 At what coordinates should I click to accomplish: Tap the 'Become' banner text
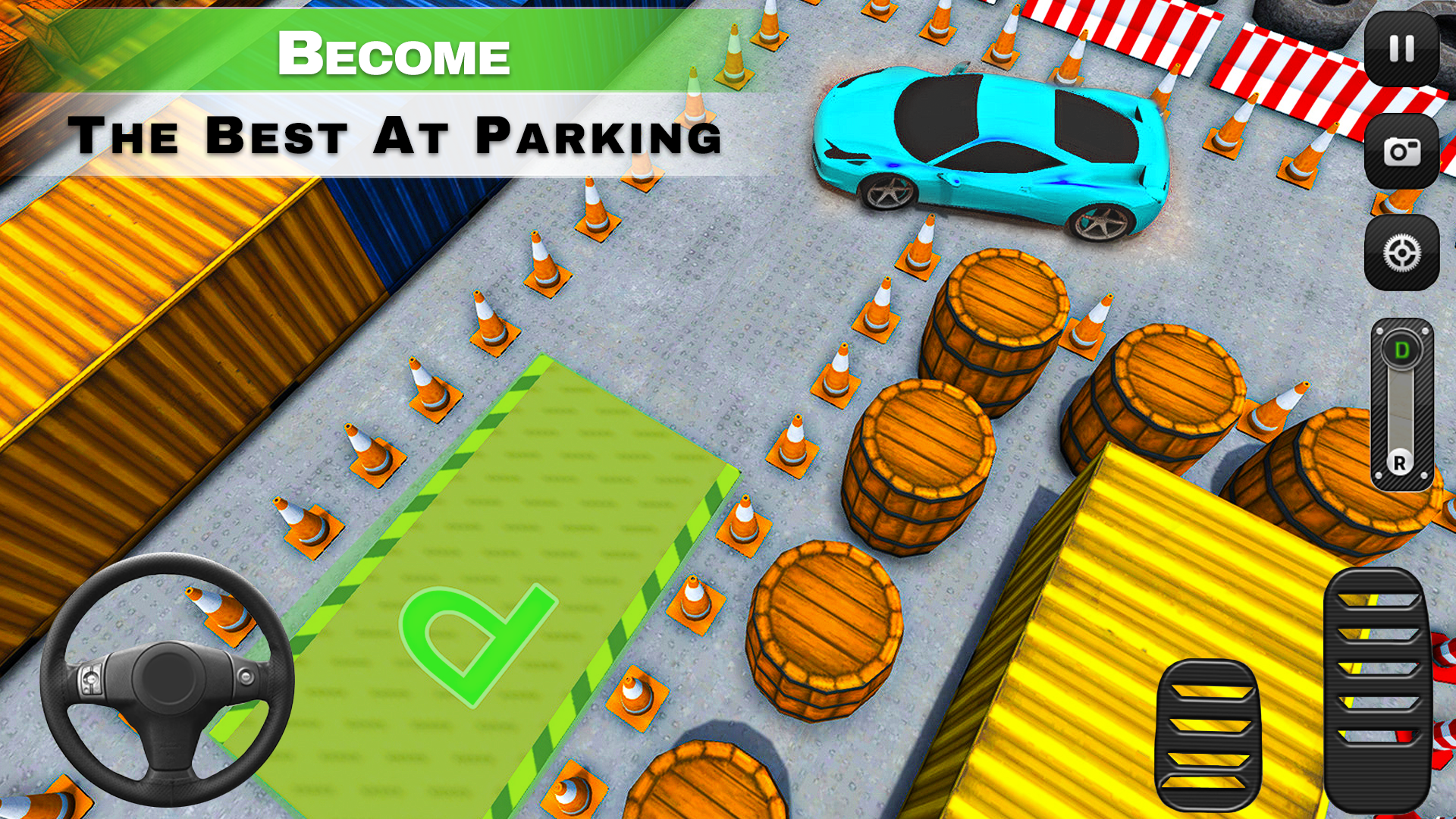[394, 53]
